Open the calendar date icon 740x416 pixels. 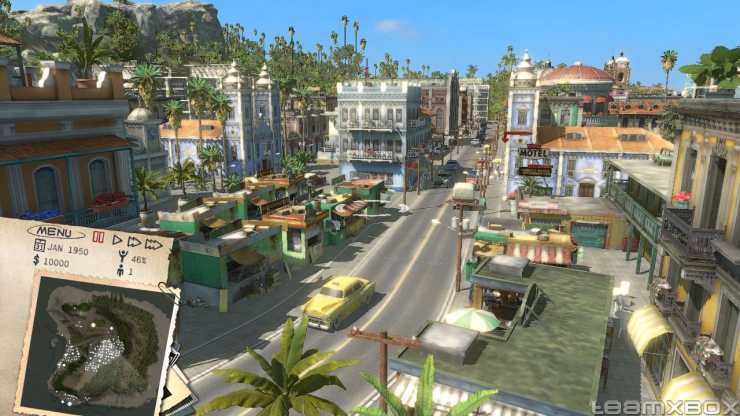click(39, 245)
